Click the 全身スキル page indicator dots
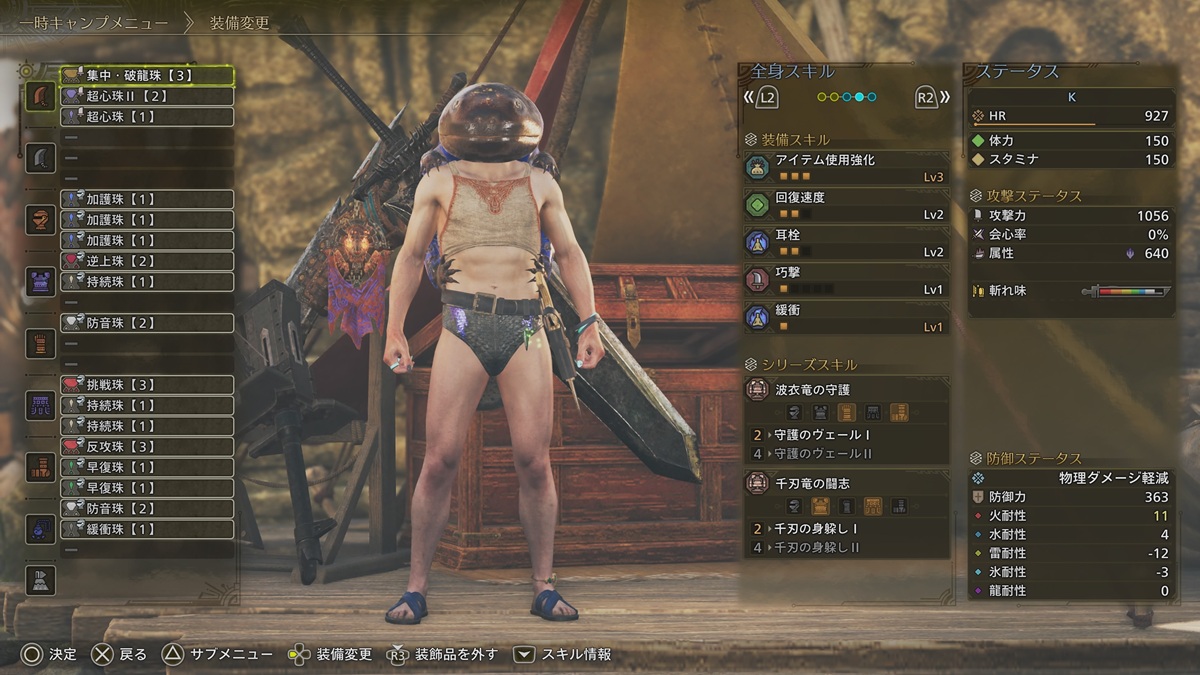 [x=846, y=97]
